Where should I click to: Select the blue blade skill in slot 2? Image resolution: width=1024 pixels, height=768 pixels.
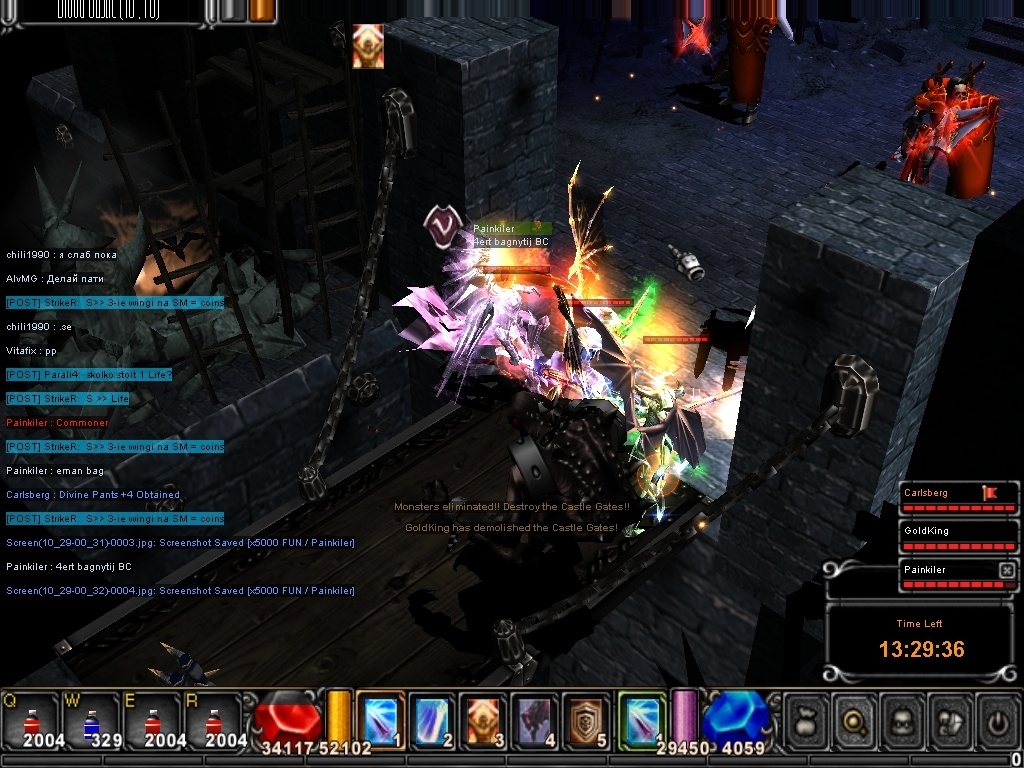[x=433, y=718]
